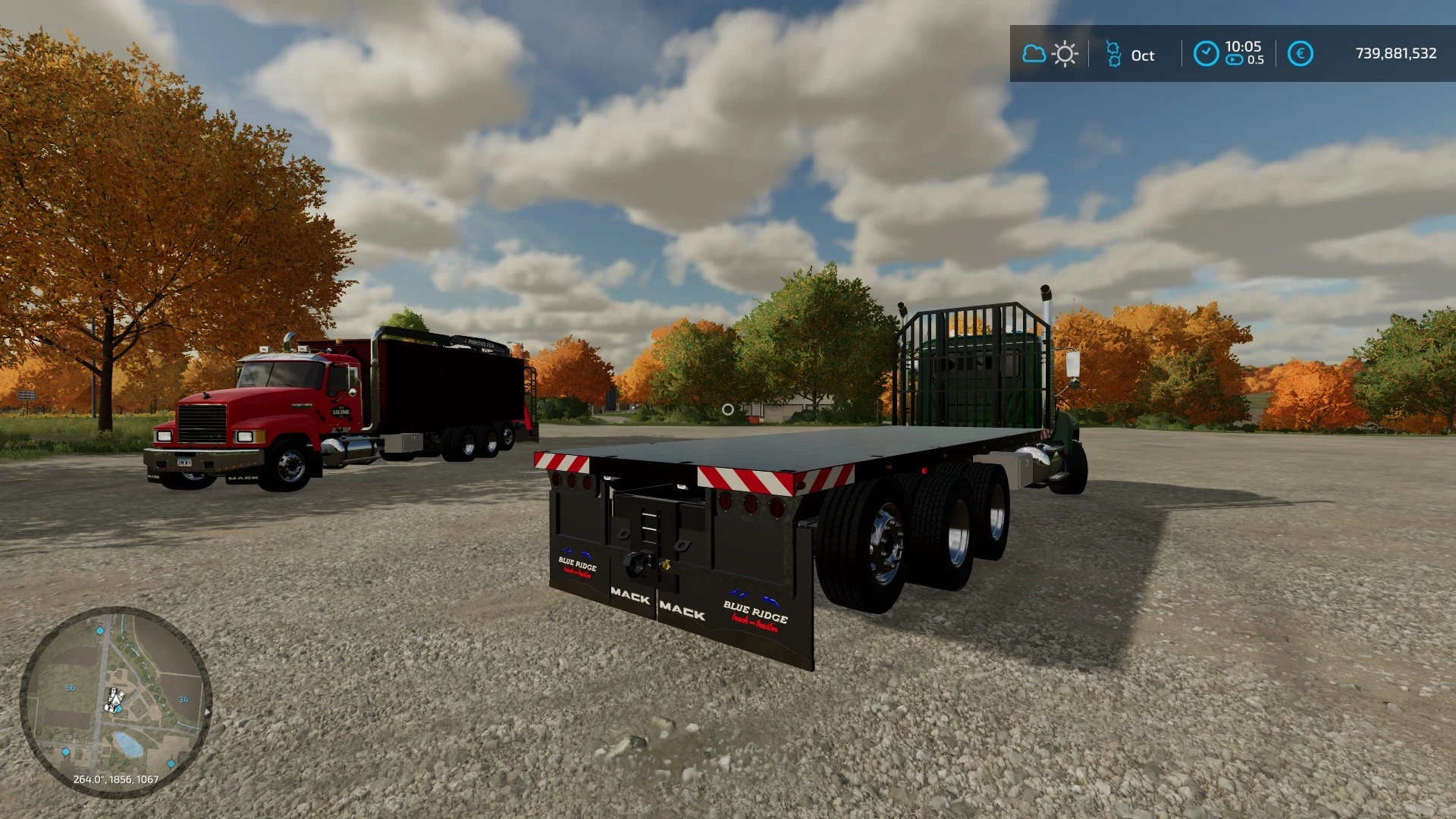Open the seasonal calendar leaf icon
Screen dimensions: 1456x819
pyautogui.click(x=1114, y=54)
